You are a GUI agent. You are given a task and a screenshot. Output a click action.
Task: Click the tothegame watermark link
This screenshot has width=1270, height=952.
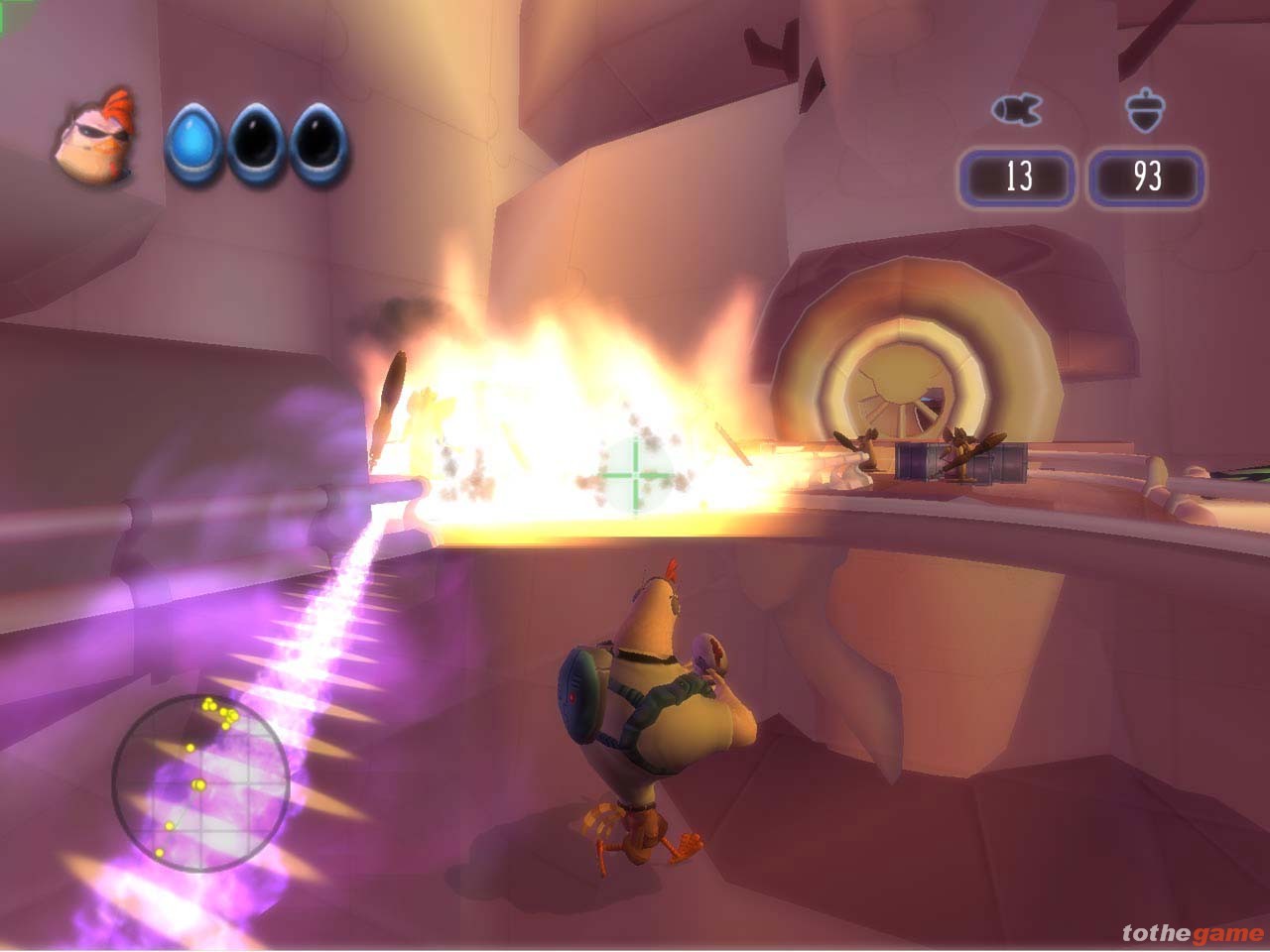(x=1193, y=933)
